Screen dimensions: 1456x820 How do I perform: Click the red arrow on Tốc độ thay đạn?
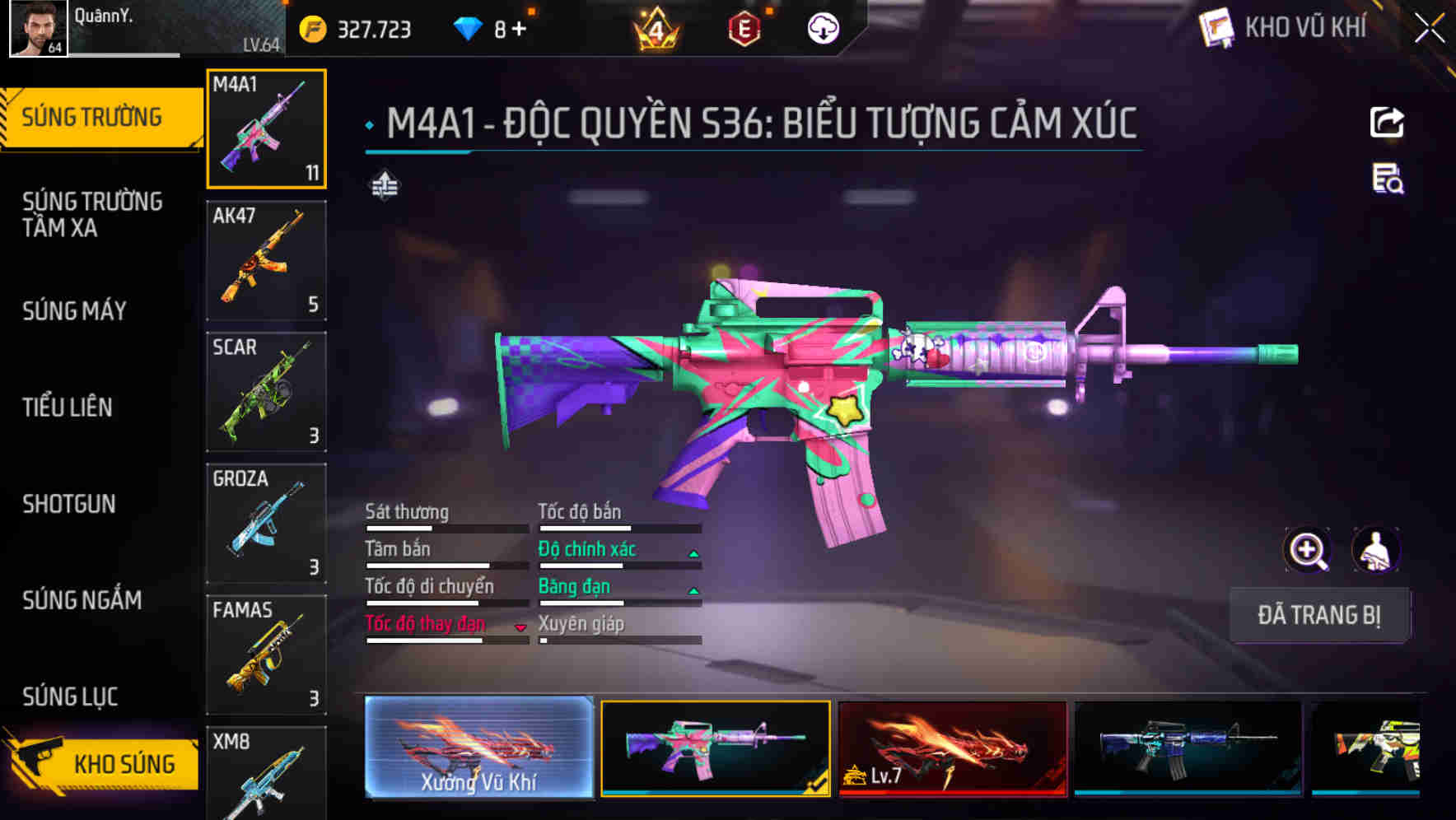point(520,627)
